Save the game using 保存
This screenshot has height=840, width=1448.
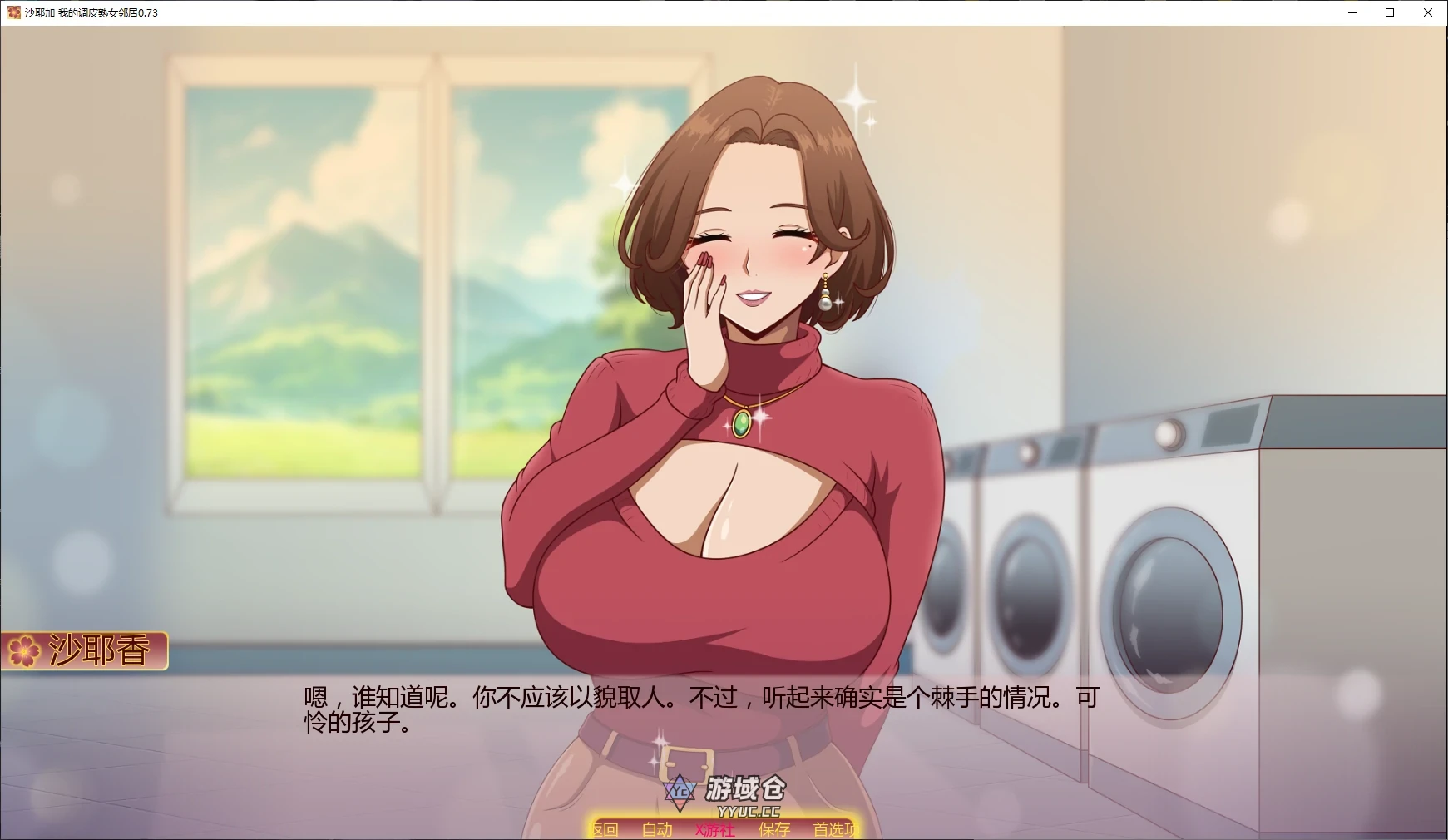[x=773, y=831]
